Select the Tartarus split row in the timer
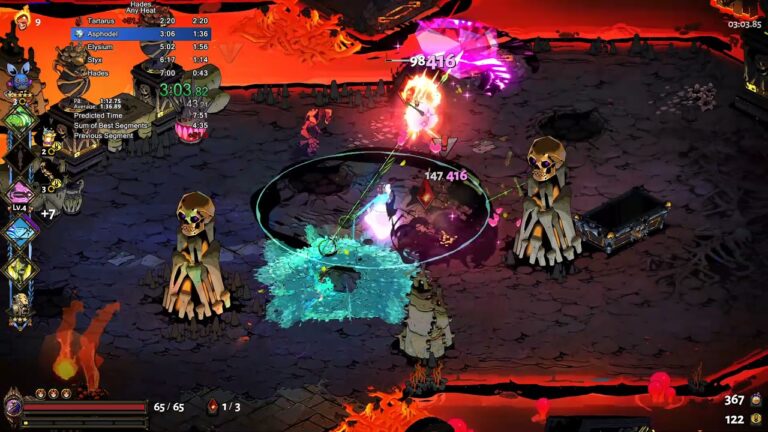This screenshot has height=432, width=768. (140, 20)
